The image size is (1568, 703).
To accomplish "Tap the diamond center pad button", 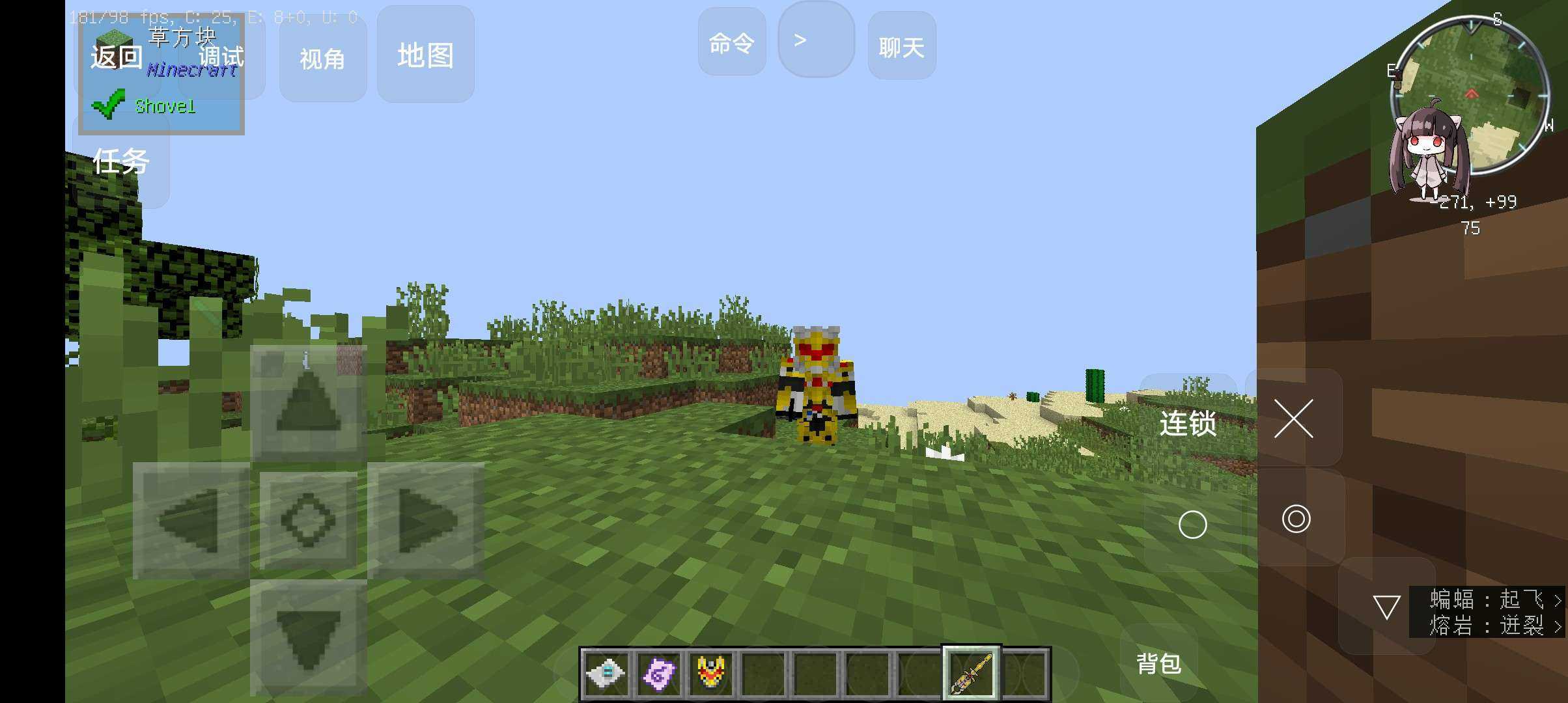I will click(308, 520).
